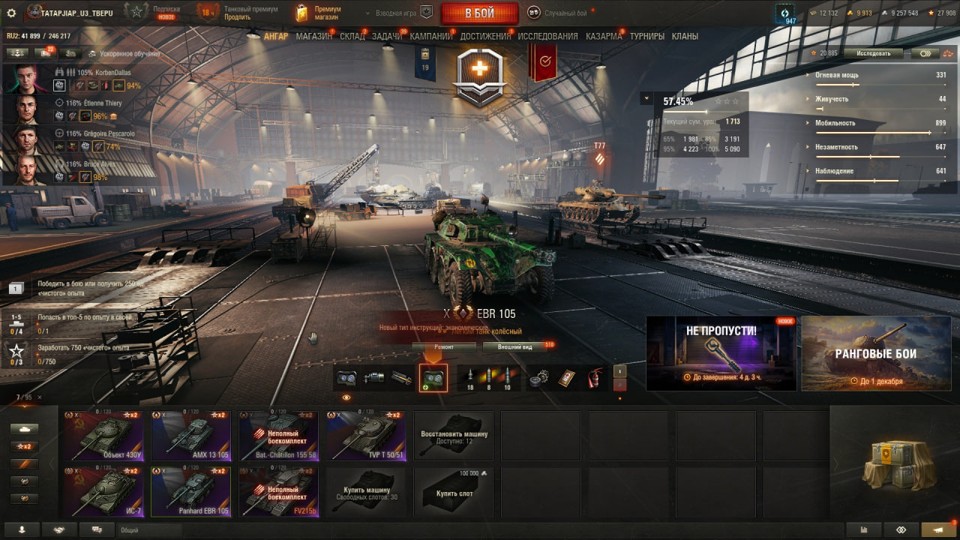The height and width of the screenshot is (540, 960).
Task: Click the Купить слот tile
Action: [x=453, y=491]
